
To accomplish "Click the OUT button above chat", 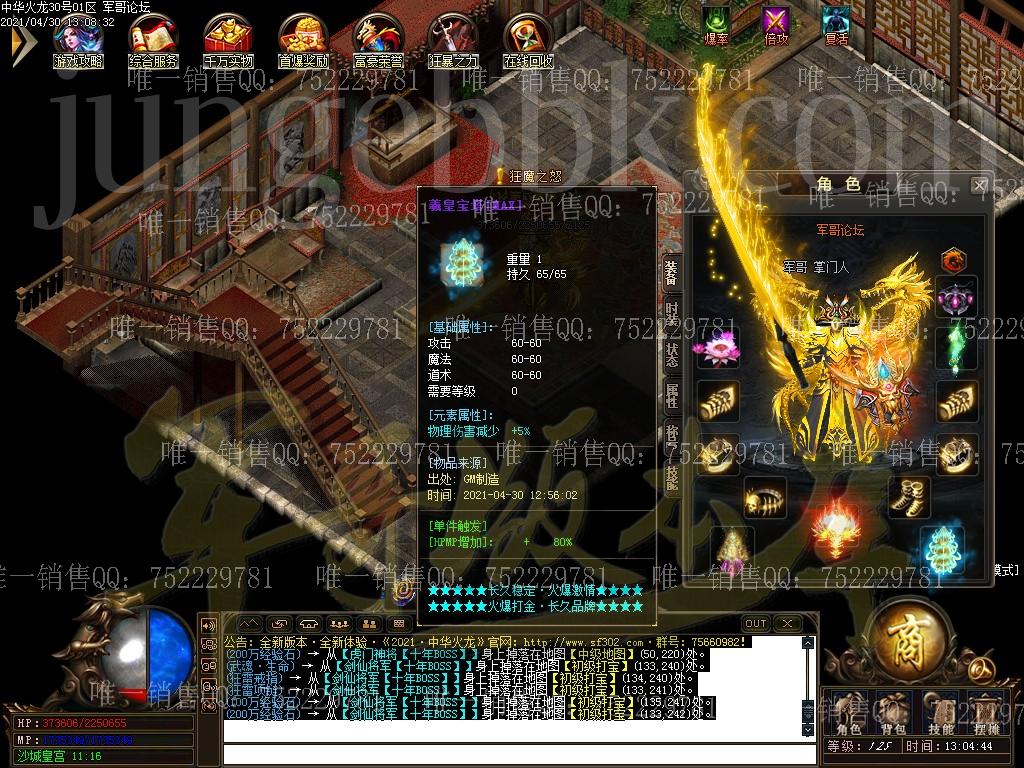I will pos(756,623).
